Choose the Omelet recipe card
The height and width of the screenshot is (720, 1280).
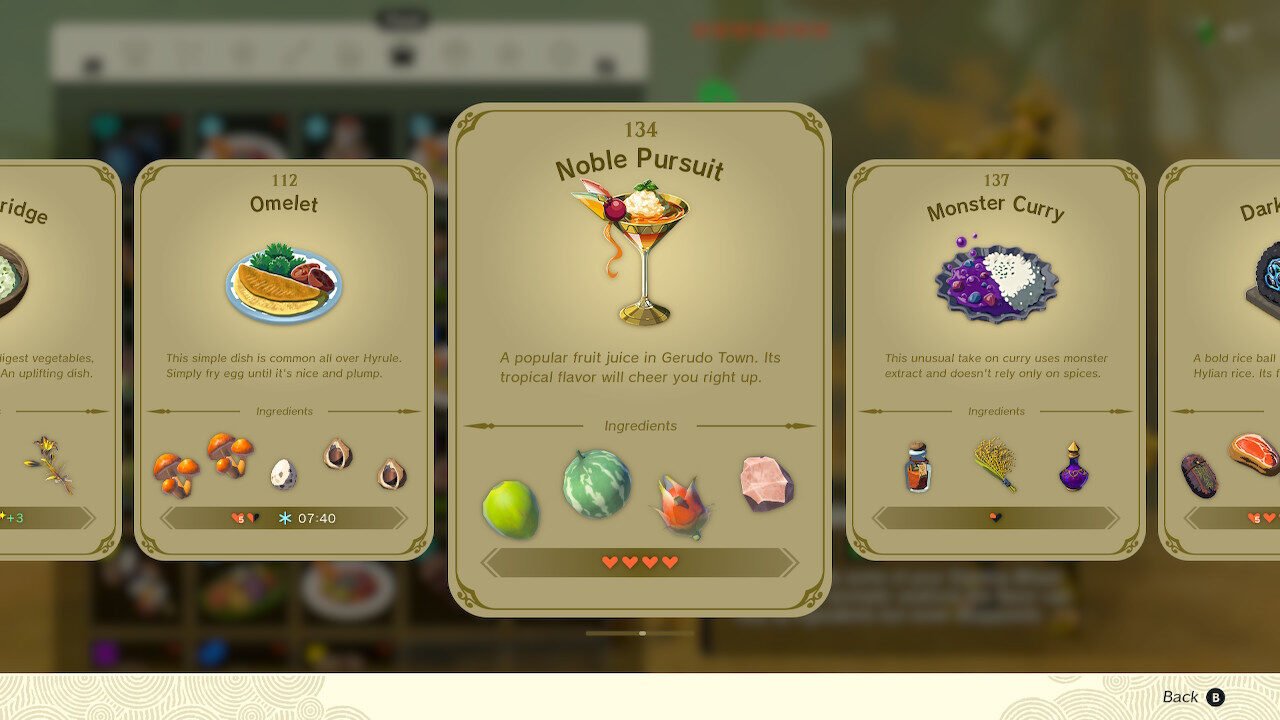284,360
